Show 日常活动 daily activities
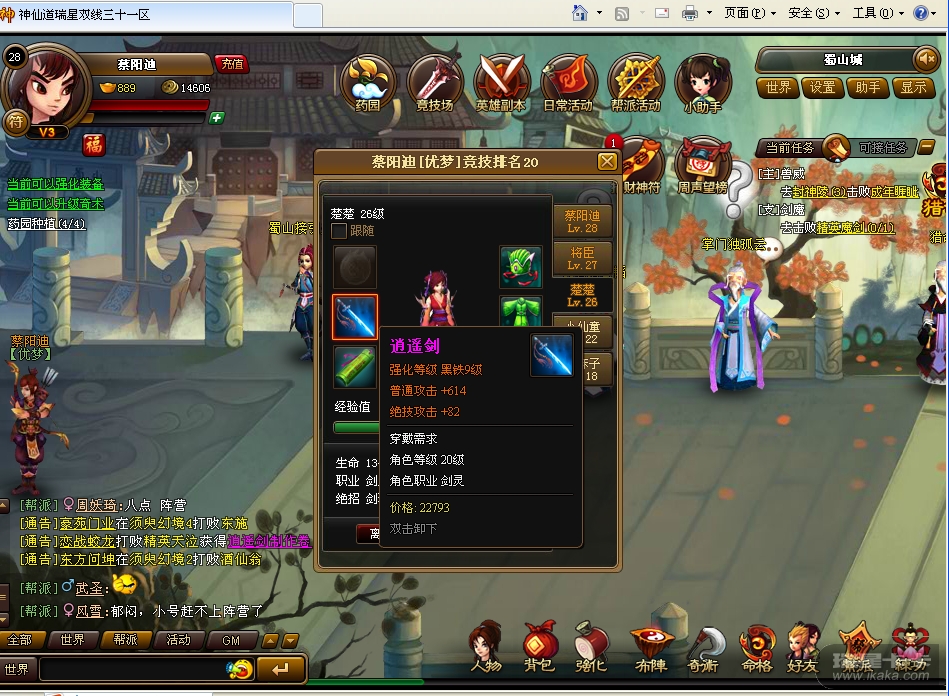The height and width of the screenshot is (696, 949). tap(568, 82)
